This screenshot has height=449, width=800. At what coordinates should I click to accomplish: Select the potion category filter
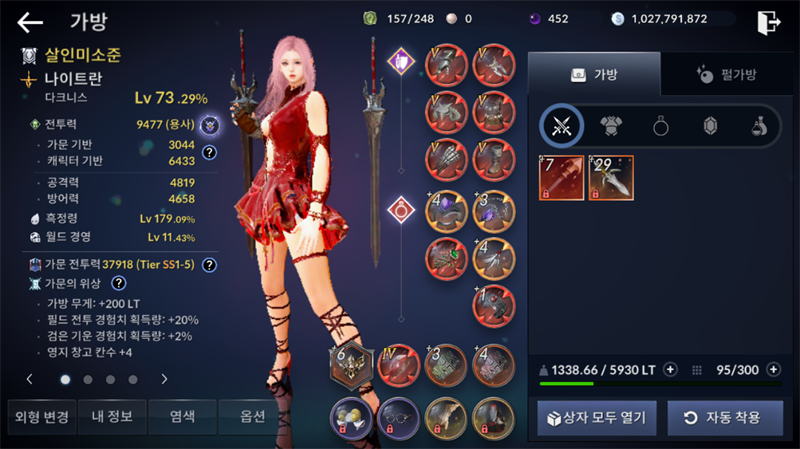pyautogui.click(x=760, y=126)
